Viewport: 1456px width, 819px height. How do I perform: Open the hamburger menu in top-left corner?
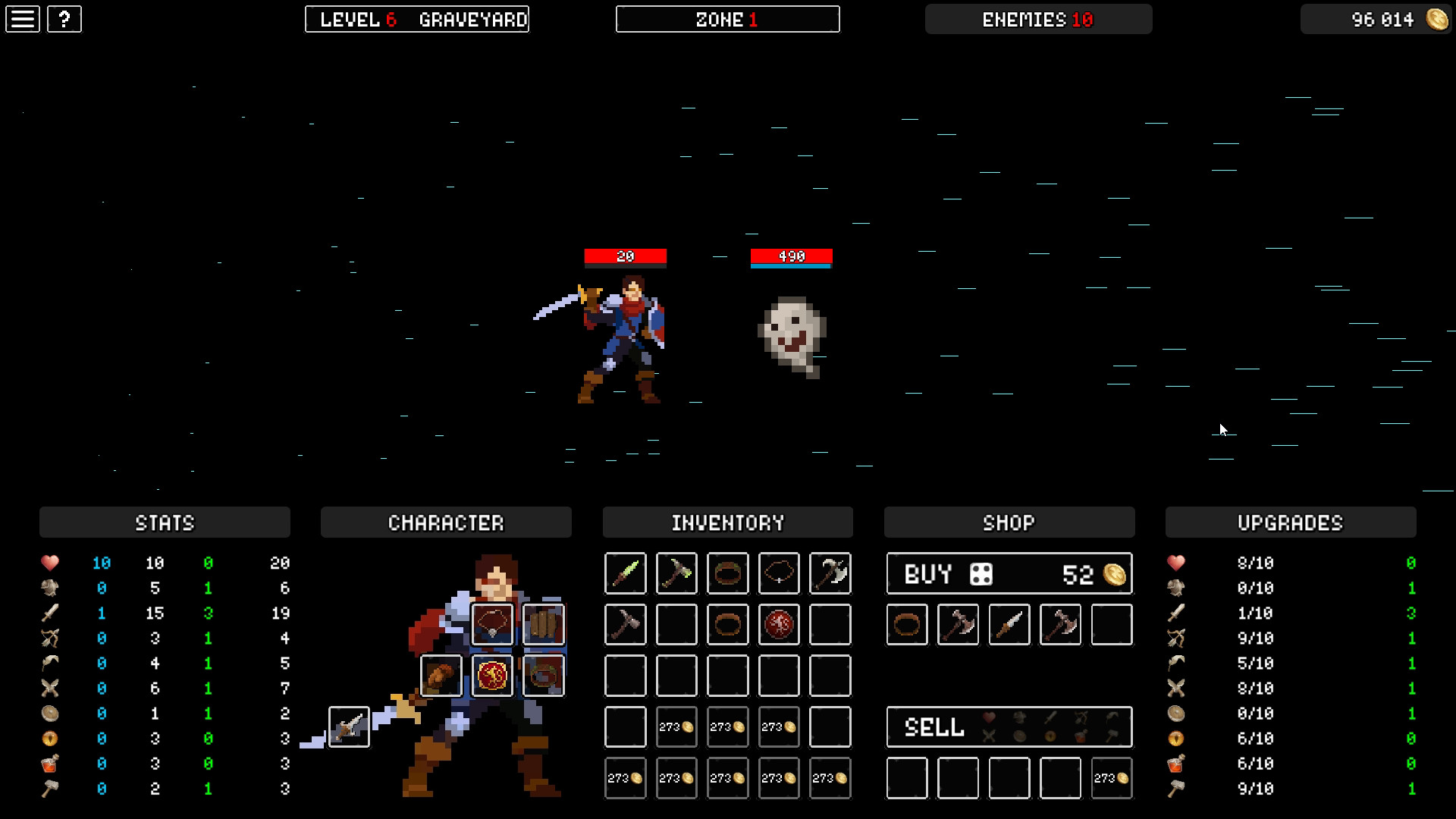23,19
